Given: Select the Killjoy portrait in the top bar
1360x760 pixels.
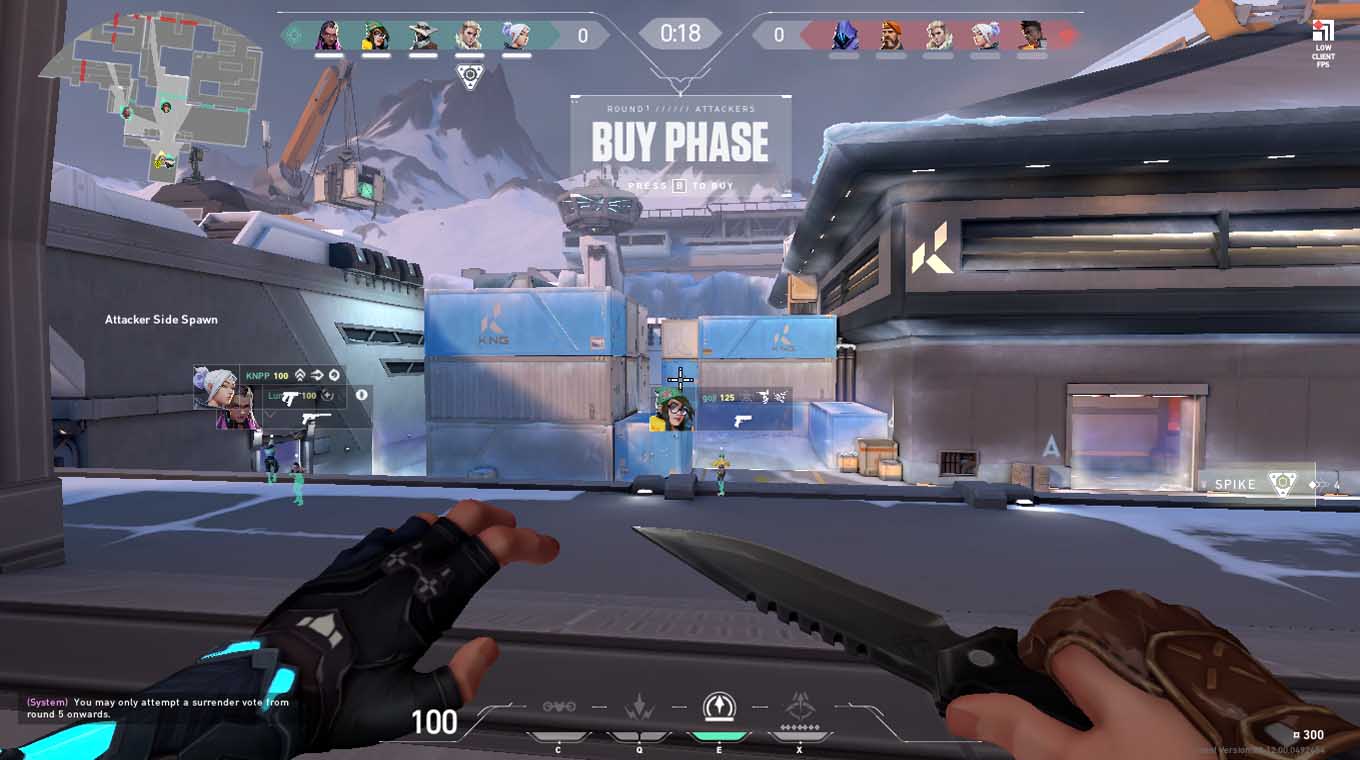Looking at the screenshot, I should (375, 36).
